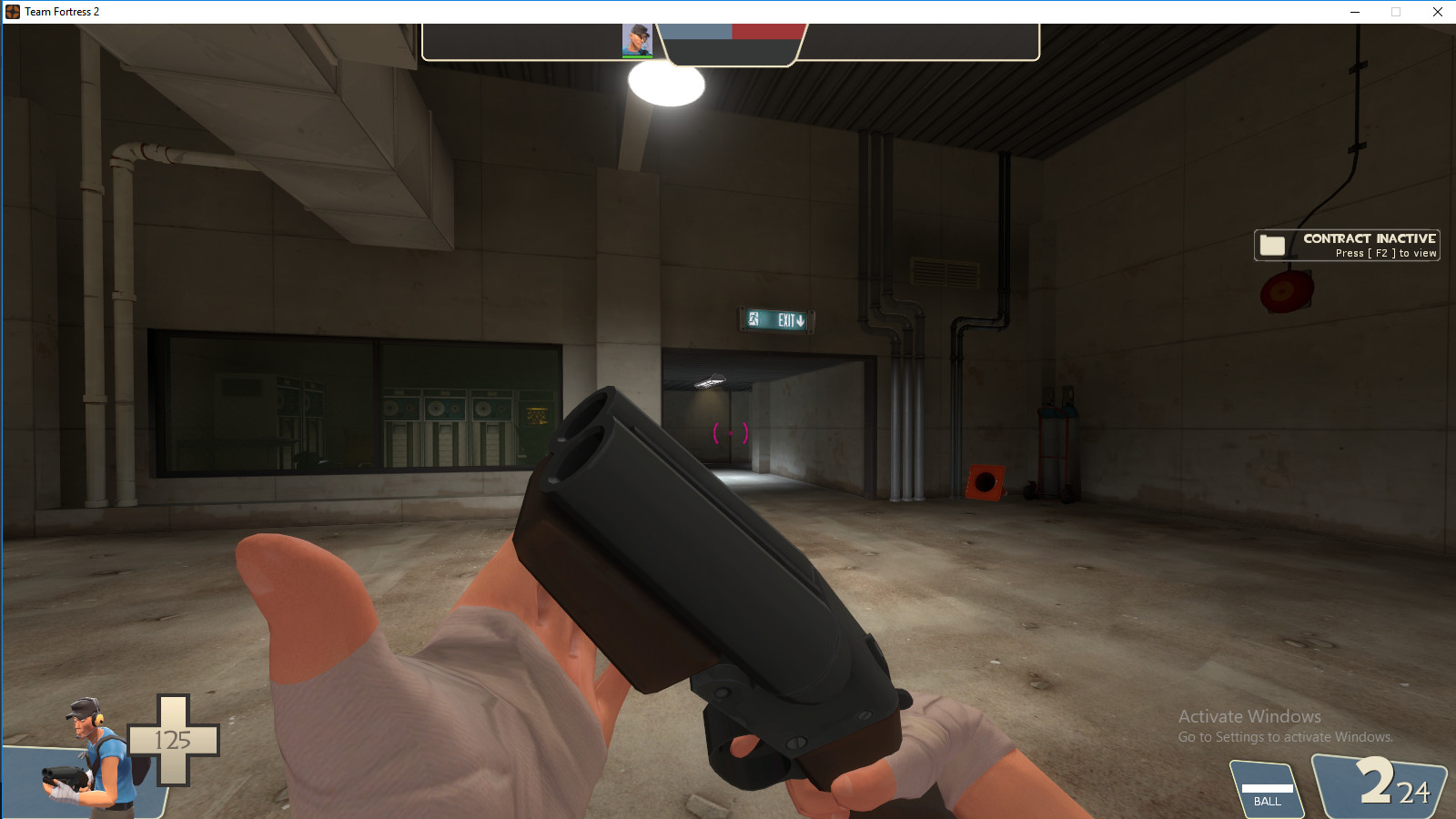Select the left scoreboard panel
Screen dimensions: 1456x819
click(x=523, y=41)
